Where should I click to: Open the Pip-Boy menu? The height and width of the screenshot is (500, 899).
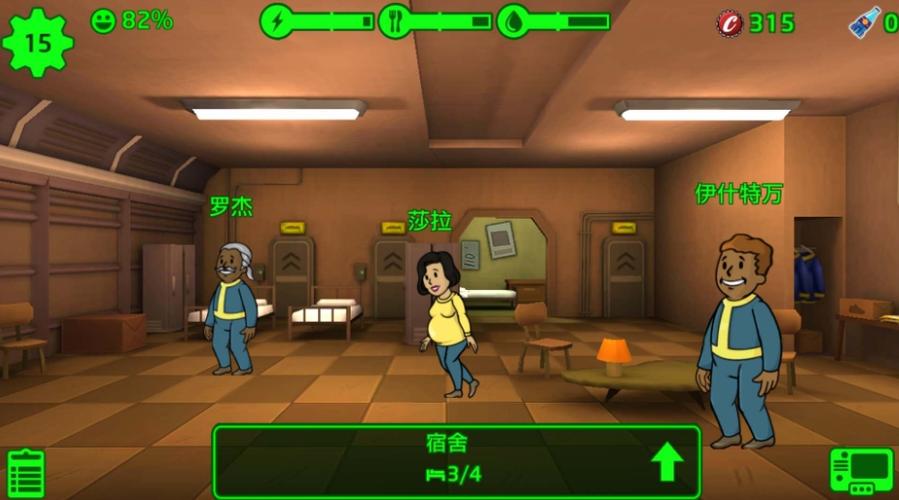click(860, 470)
